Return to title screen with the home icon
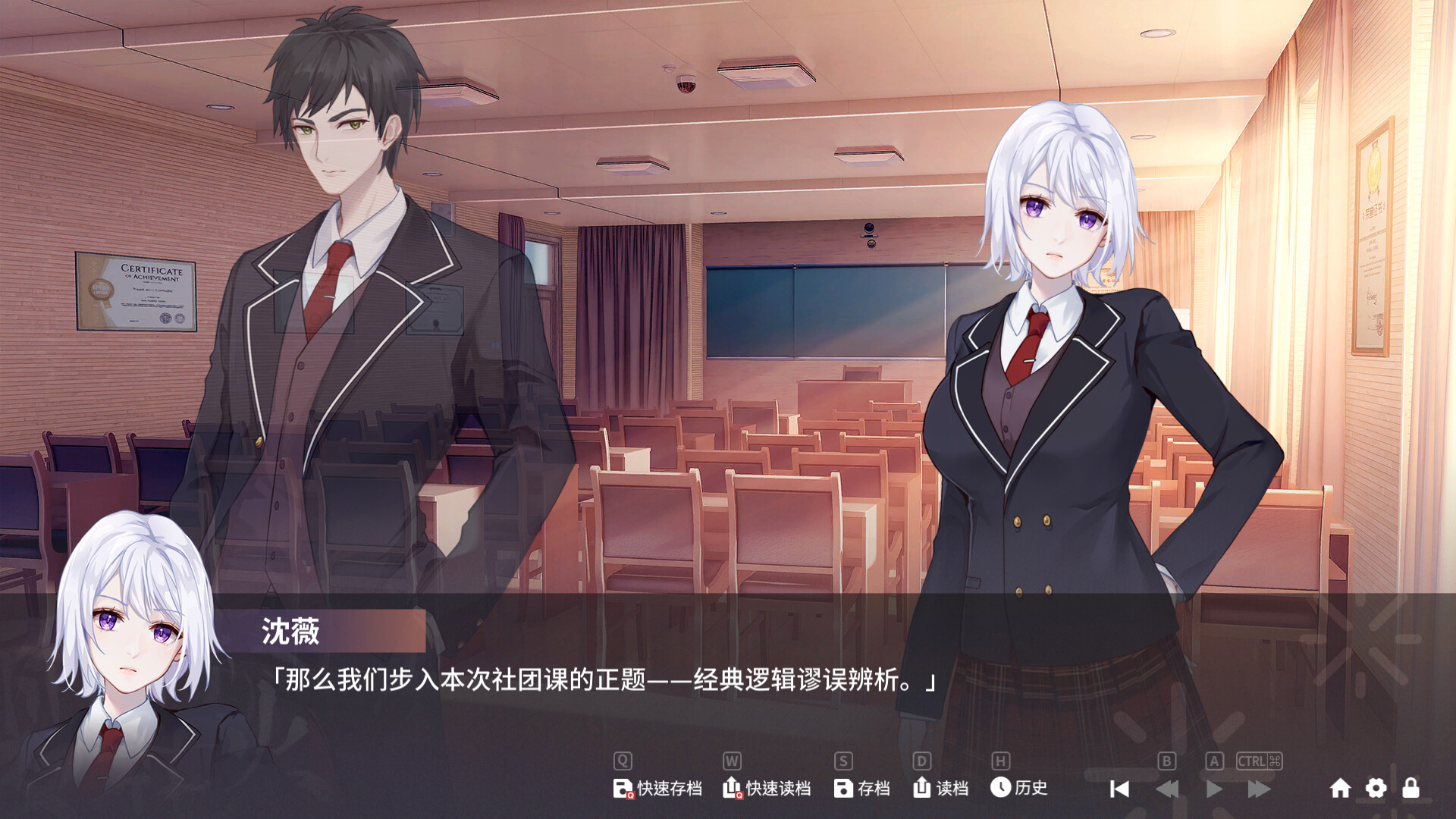1456x819 pixels. (x=1341, y=788)
